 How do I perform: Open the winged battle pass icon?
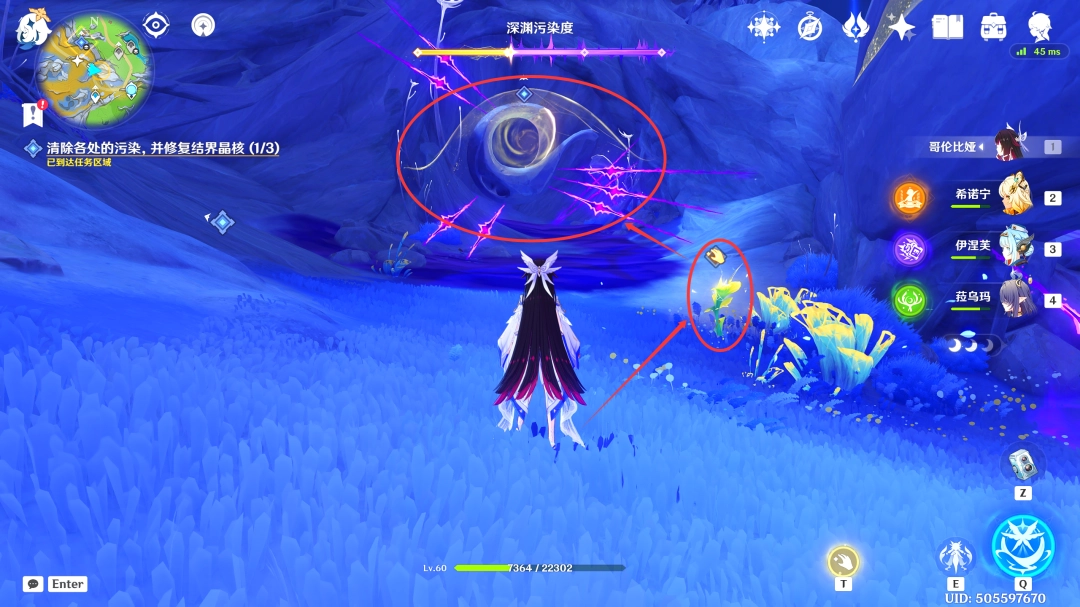pos(856,27)
